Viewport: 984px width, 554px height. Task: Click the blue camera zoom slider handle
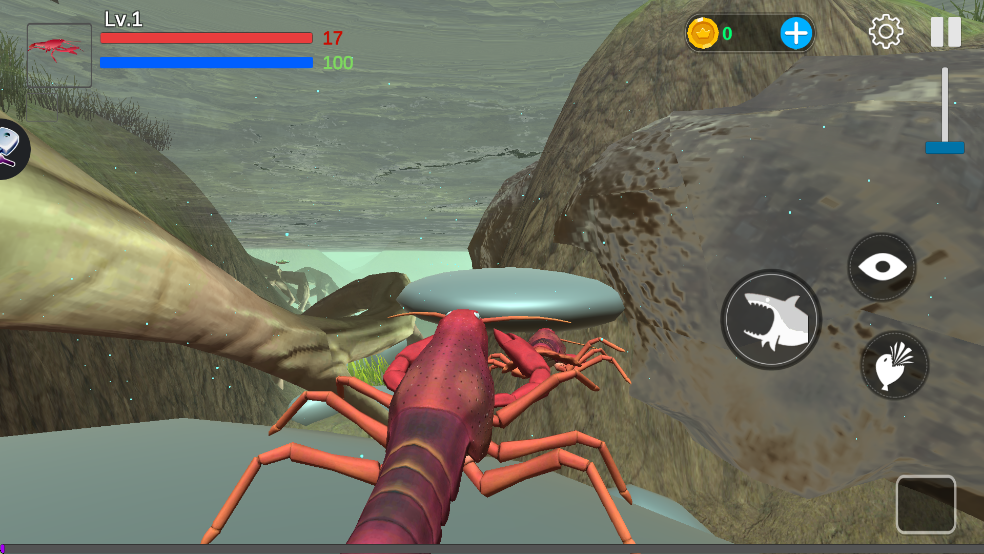tap(944, 147)
